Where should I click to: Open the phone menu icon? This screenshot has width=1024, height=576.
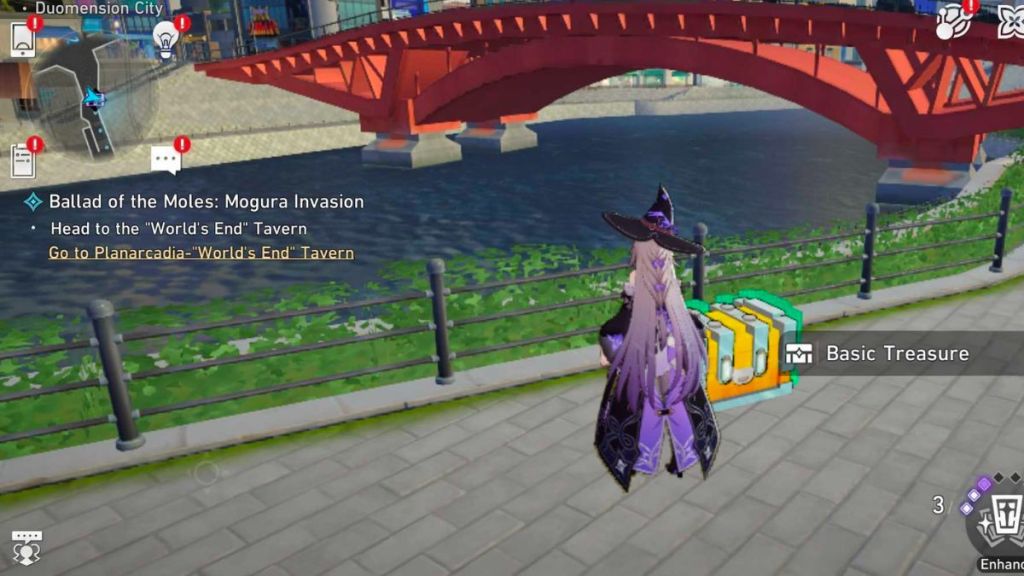pyautogui.click(x=22, y=39)
